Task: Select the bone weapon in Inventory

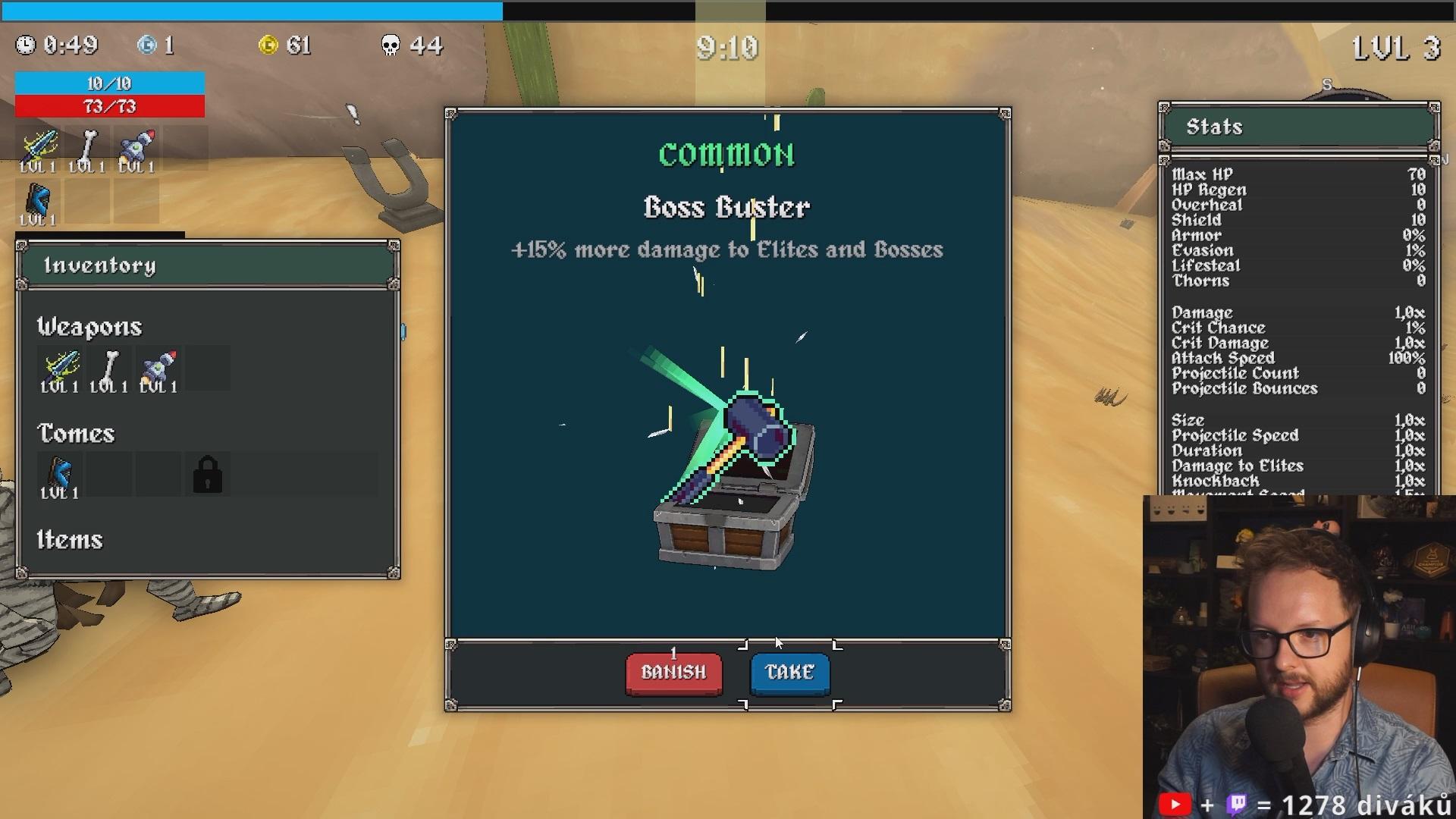Action: coord(109,369)
